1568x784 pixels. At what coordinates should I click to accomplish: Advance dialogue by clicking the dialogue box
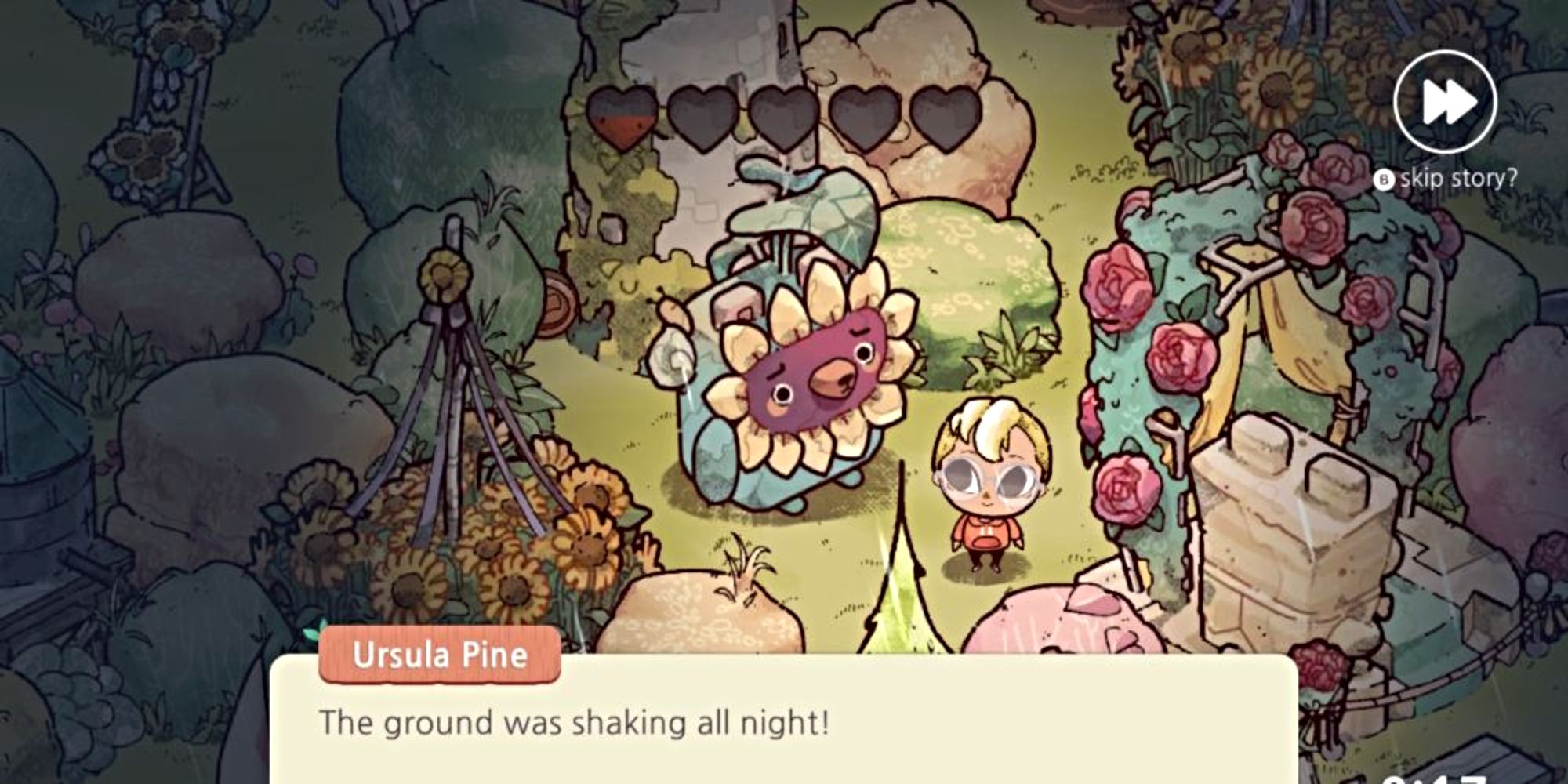pos(784,737)
